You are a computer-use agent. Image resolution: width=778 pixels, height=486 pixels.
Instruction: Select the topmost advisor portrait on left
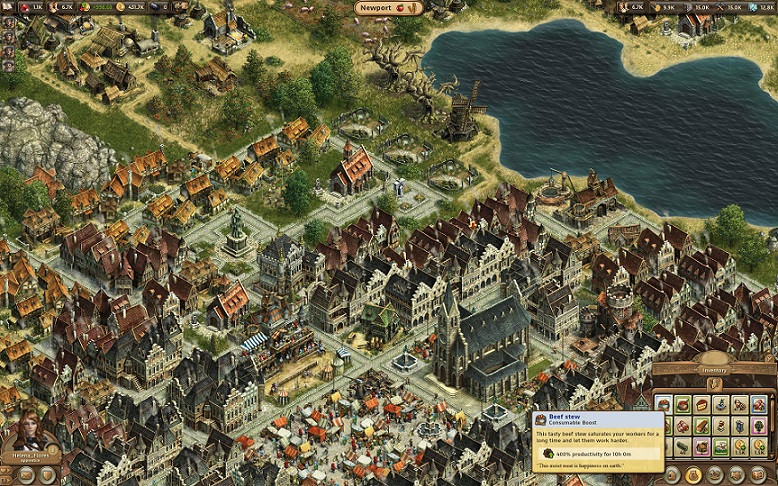(x=8, y=22)
